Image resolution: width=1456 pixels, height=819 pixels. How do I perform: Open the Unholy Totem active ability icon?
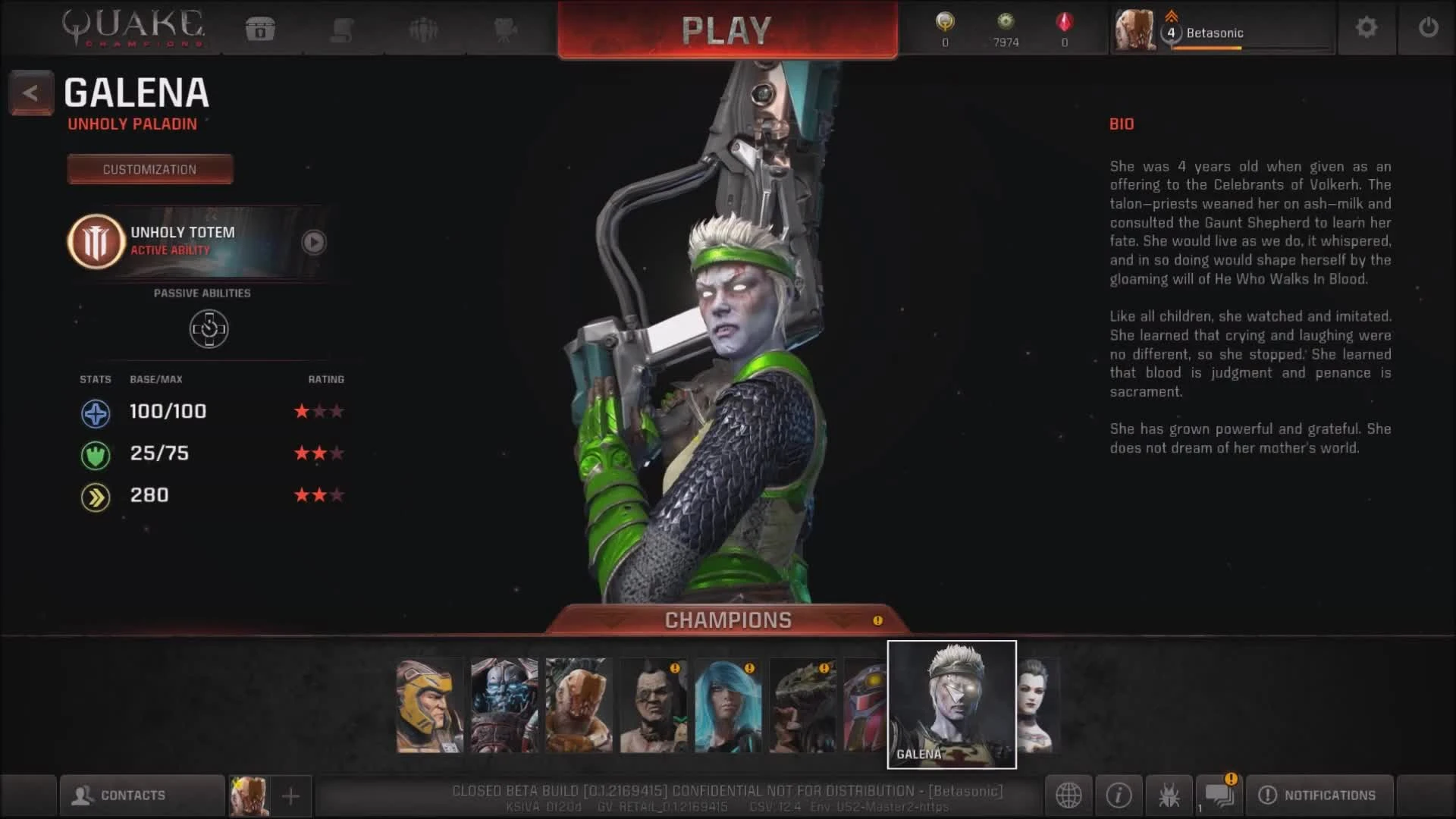tap(96, 241)
